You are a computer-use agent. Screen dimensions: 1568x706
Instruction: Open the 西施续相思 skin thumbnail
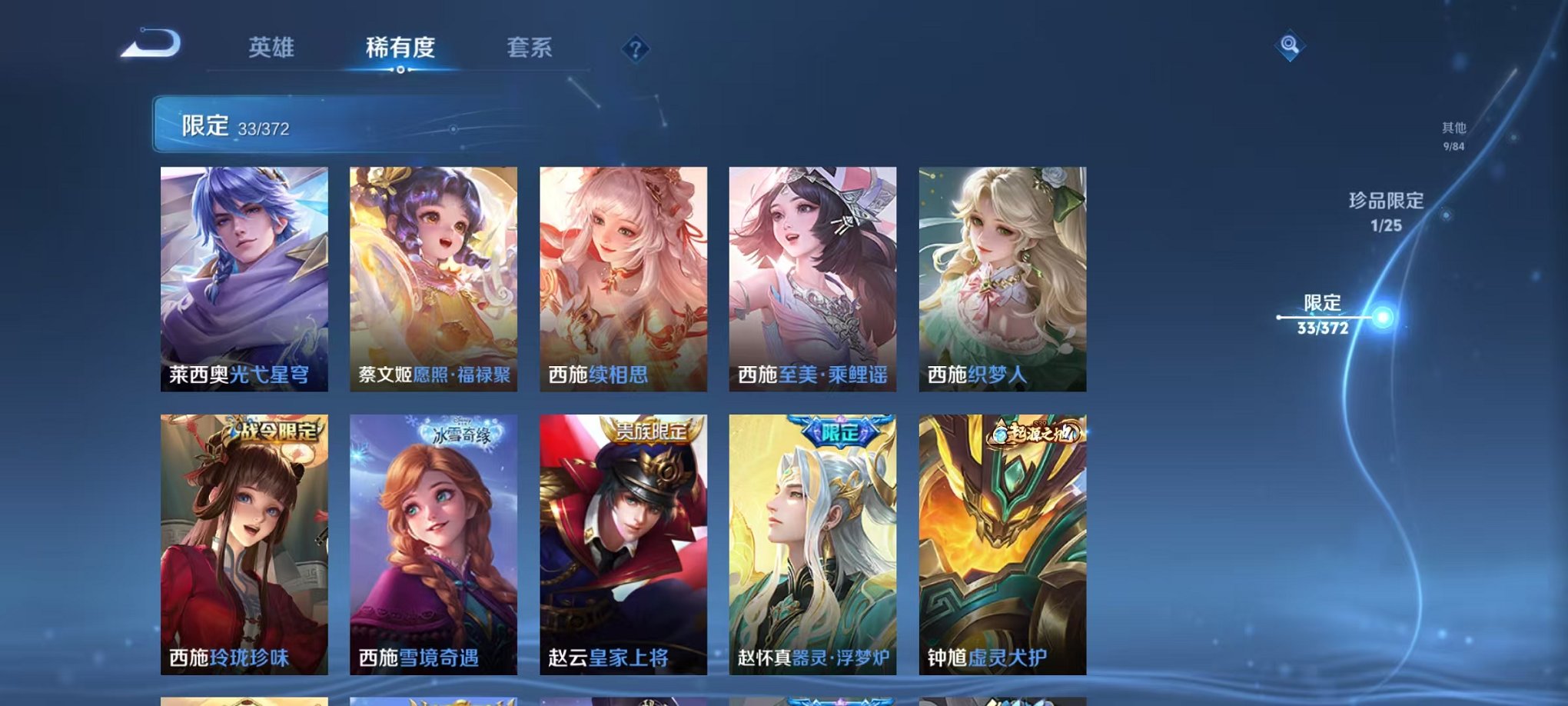pyautogui.click(x=623, y=277)
